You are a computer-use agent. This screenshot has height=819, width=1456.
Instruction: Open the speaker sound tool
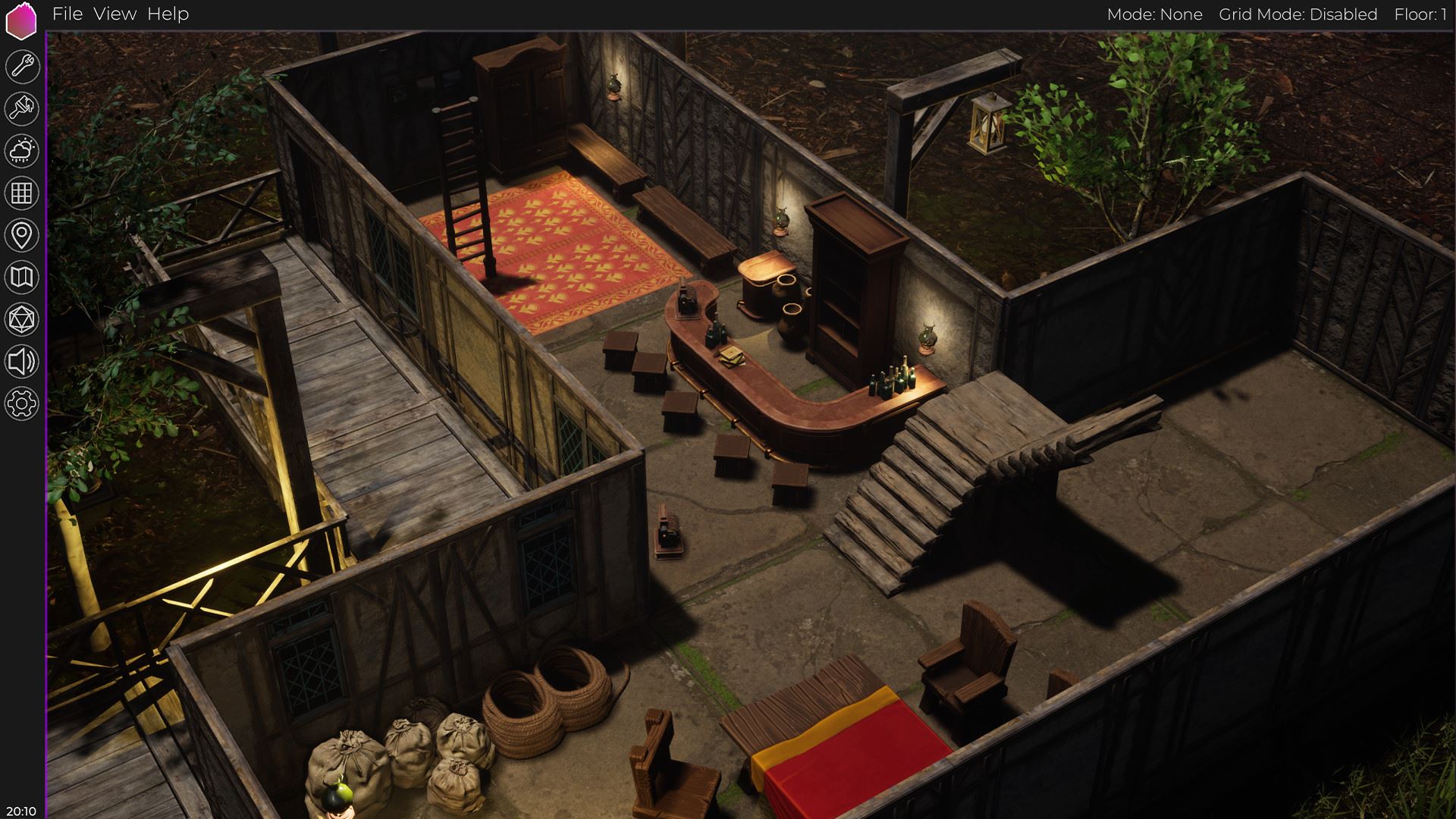(x=22, y=362)
